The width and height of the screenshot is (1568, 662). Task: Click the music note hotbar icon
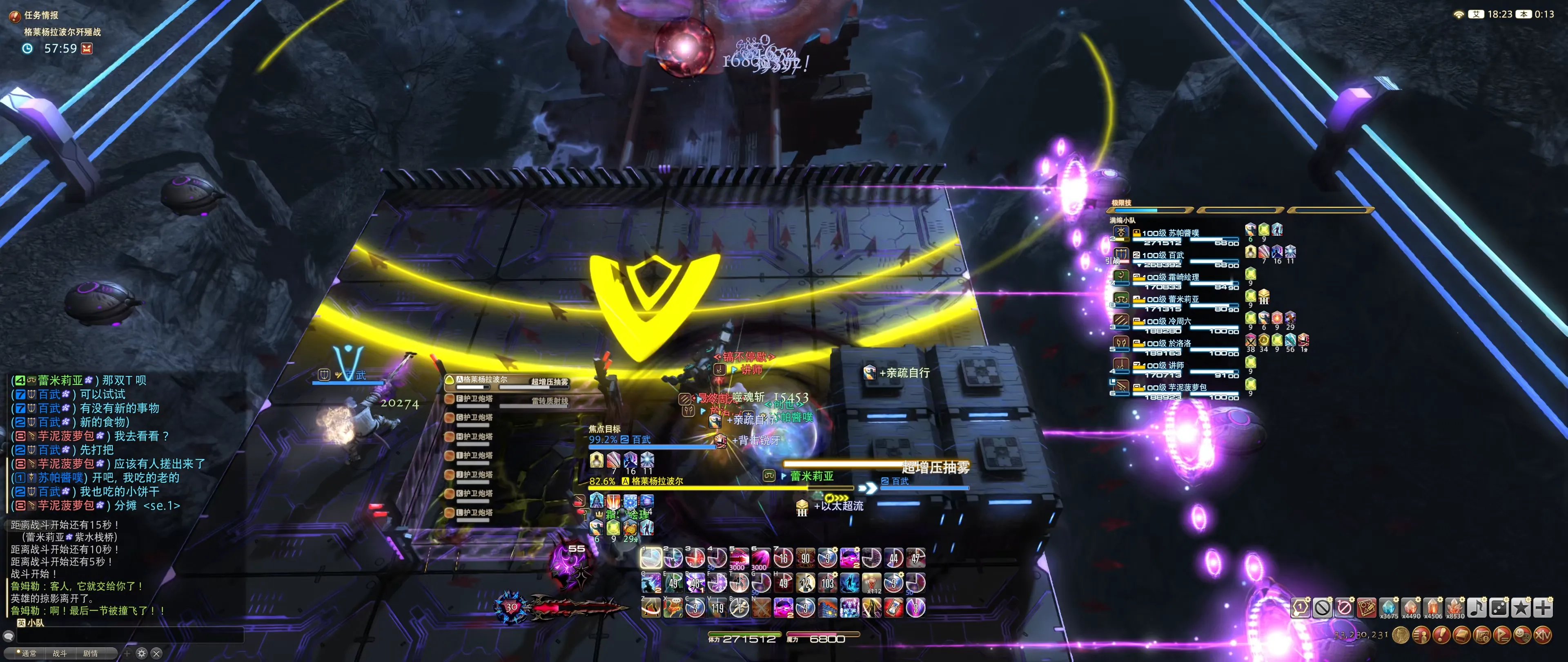pyautogui.click(x=1476, y=607)
